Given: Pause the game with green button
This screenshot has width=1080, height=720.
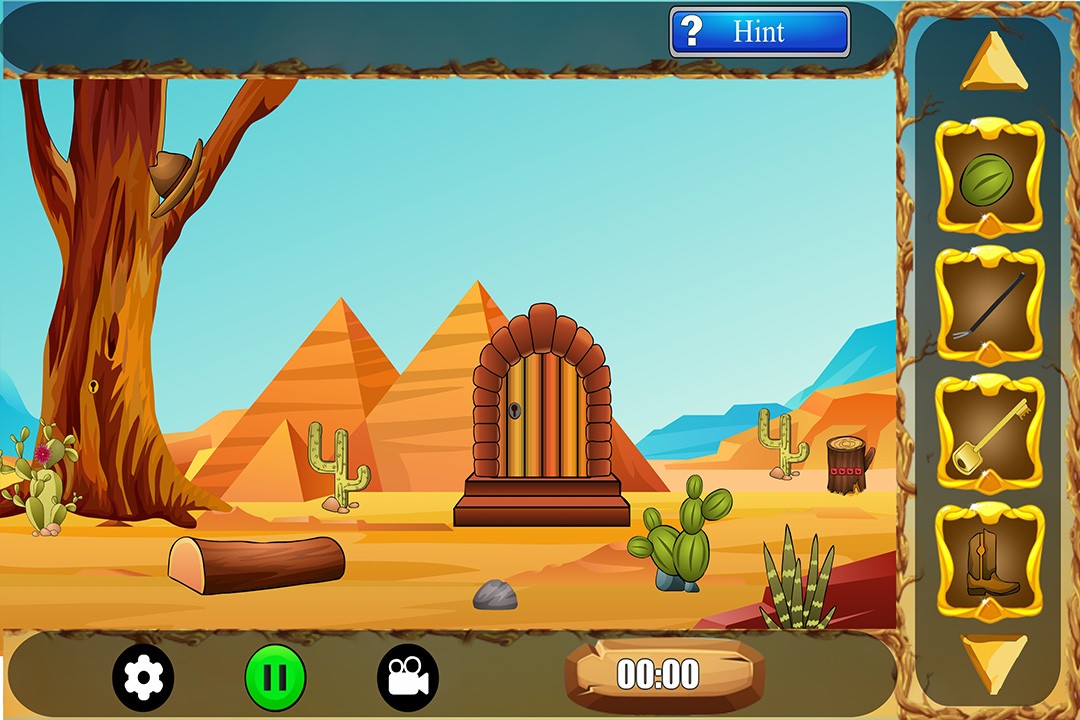Looking at the screenshot, I should click(275, 678).
